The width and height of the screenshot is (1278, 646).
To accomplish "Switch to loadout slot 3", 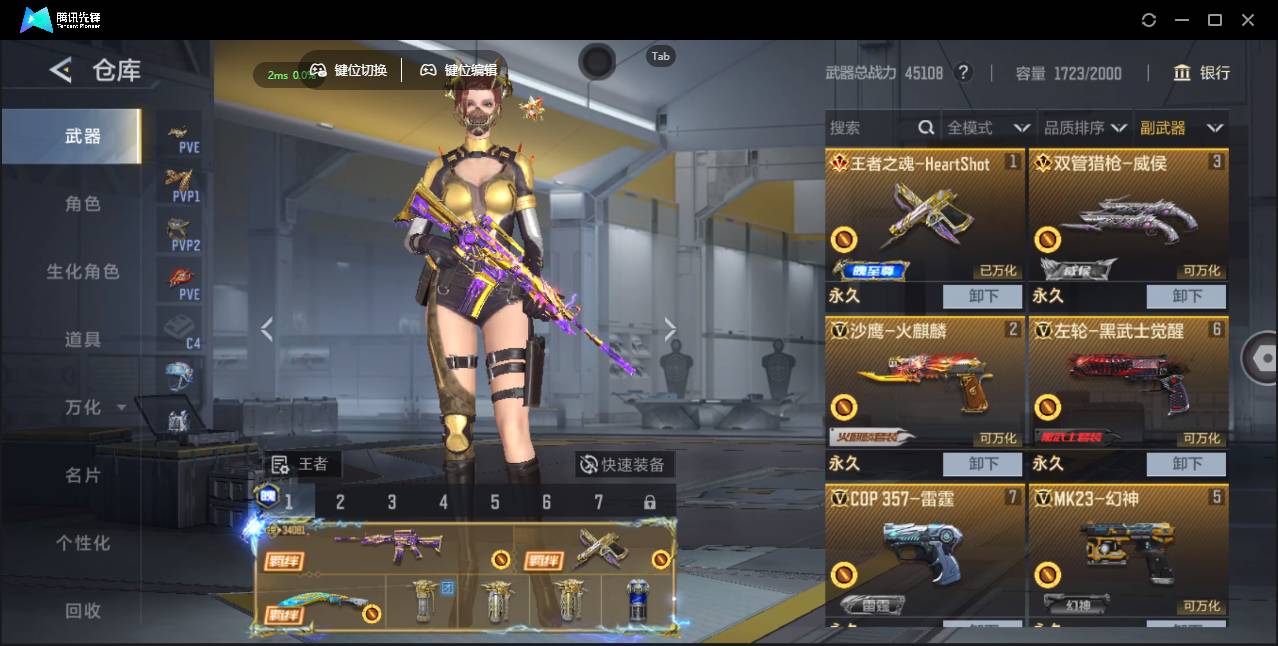I will [x=392, y=502].
